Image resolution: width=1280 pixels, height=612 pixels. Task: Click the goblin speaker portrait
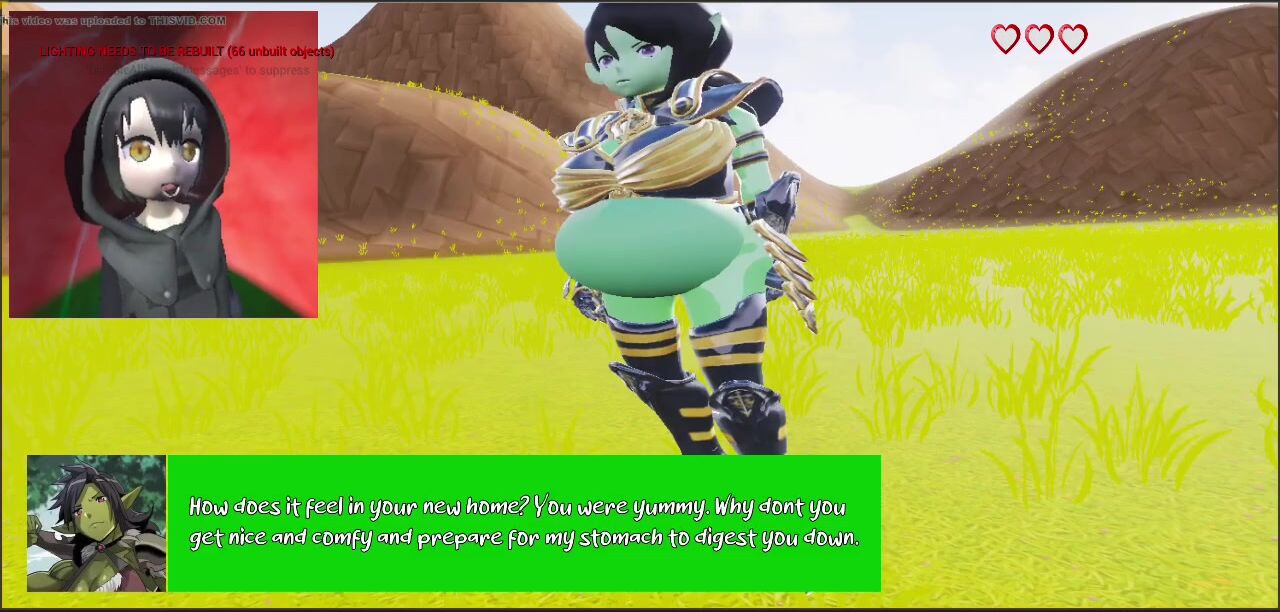click(96, 523)
